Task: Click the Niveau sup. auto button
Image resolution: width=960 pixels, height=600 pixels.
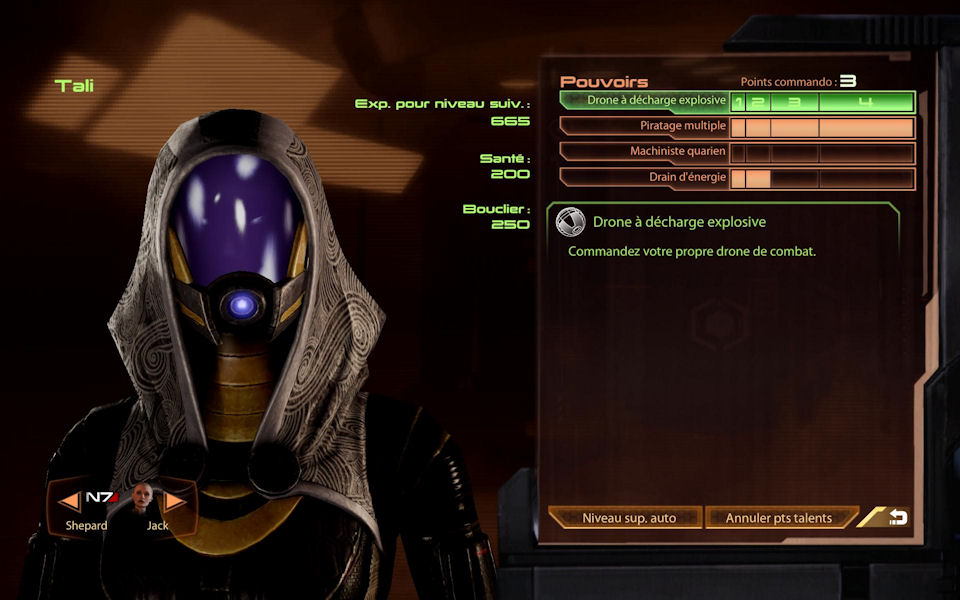Action: pos(628,518)
